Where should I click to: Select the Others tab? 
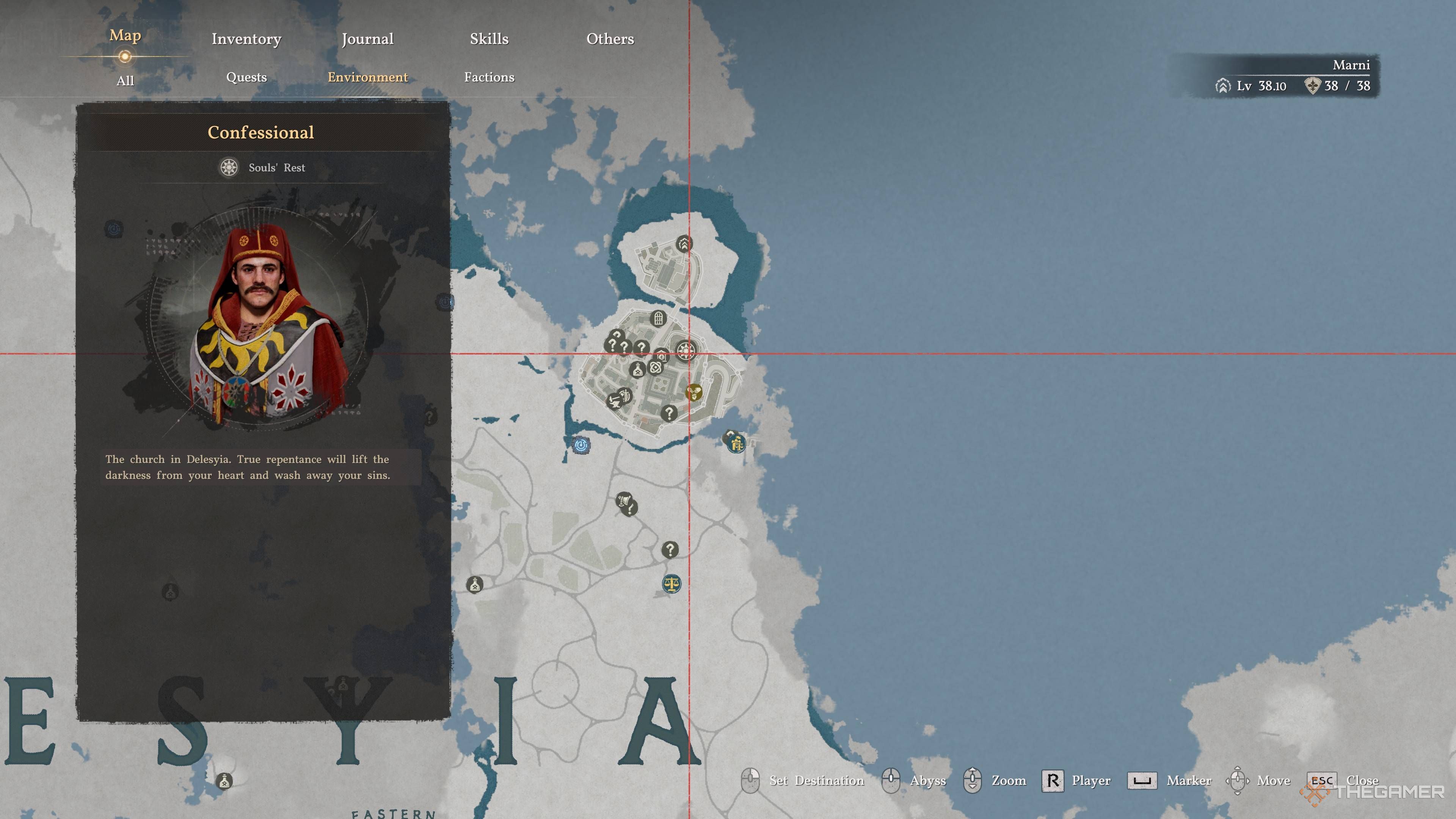pyautogui.click(x=610, y=39)
